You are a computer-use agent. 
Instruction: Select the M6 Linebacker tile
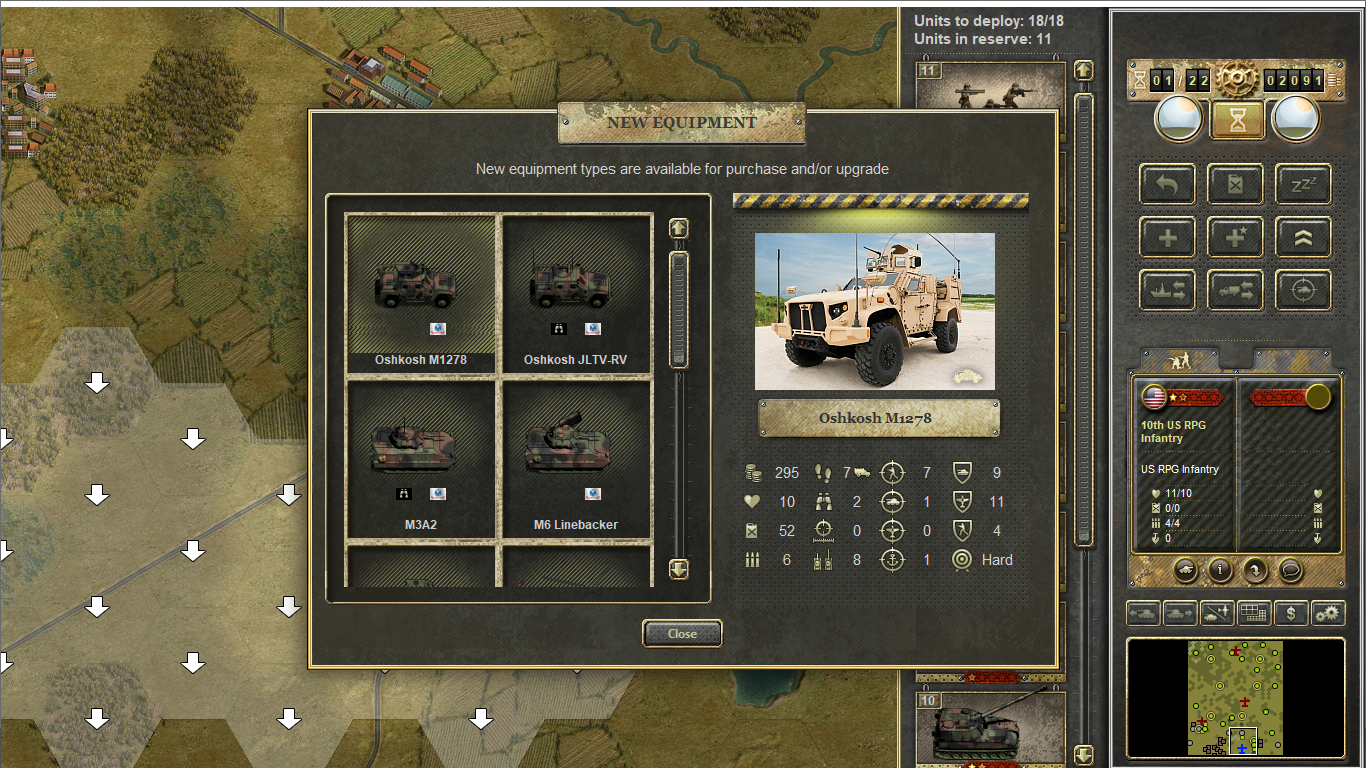(576, 458)
